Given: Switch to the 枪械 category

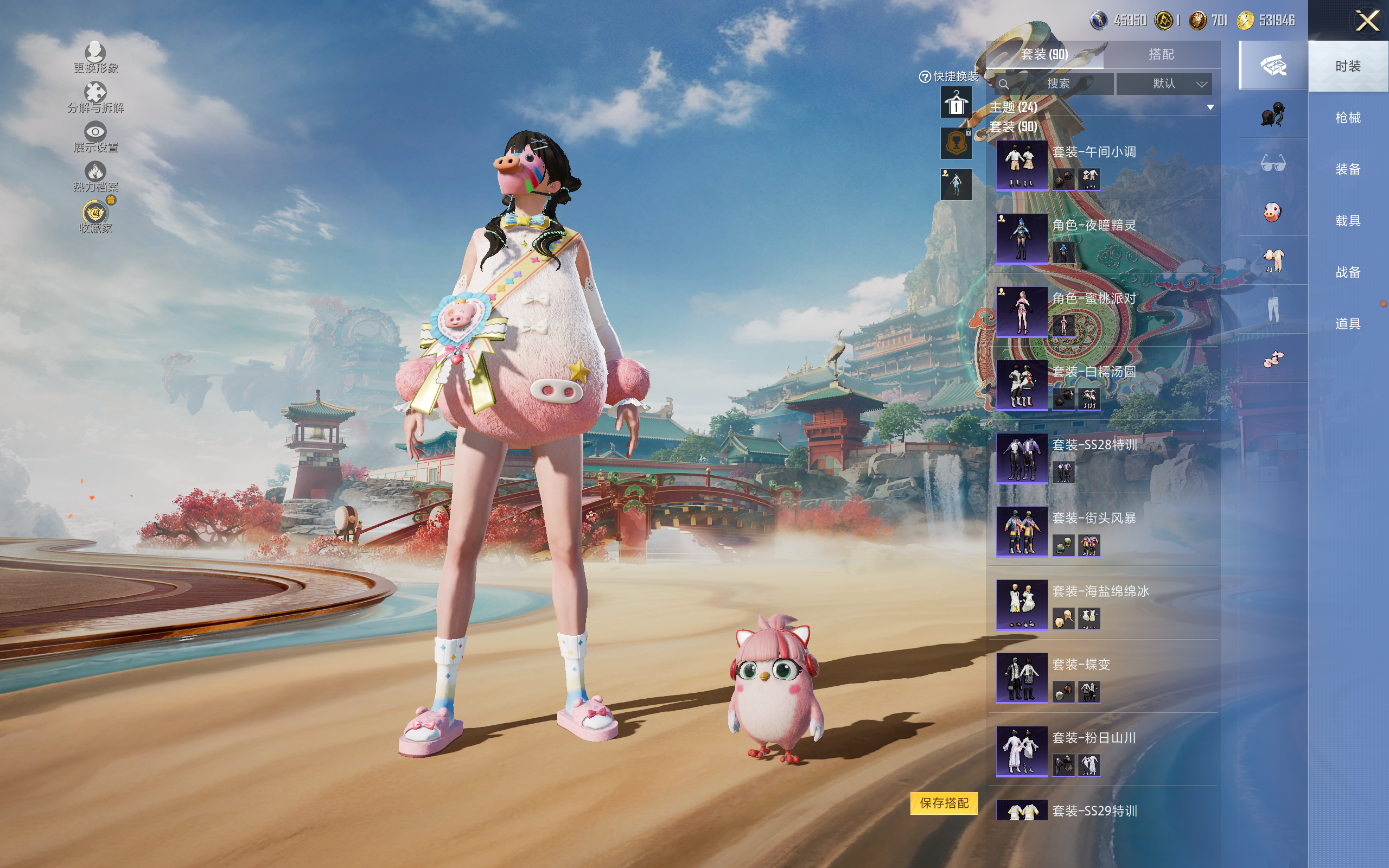Looking at the screenshot, I should tap(1347, 118).
